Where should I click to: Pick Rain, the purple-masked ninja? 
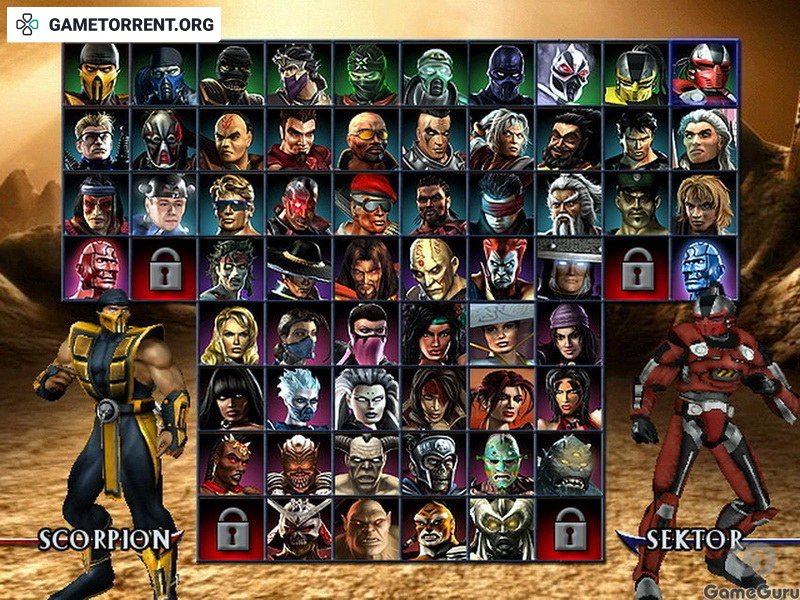pyautogui.click(x=299, y=73)
